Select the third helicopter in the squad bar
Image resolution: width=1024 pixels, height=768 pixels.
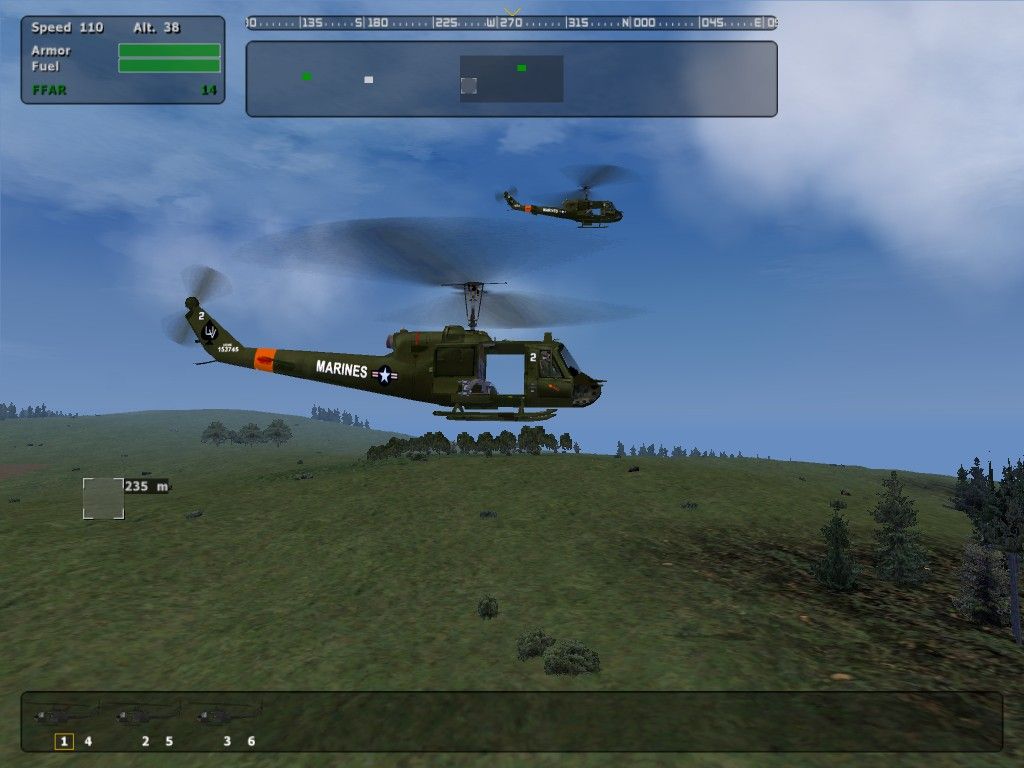click(x=229, y=714)
